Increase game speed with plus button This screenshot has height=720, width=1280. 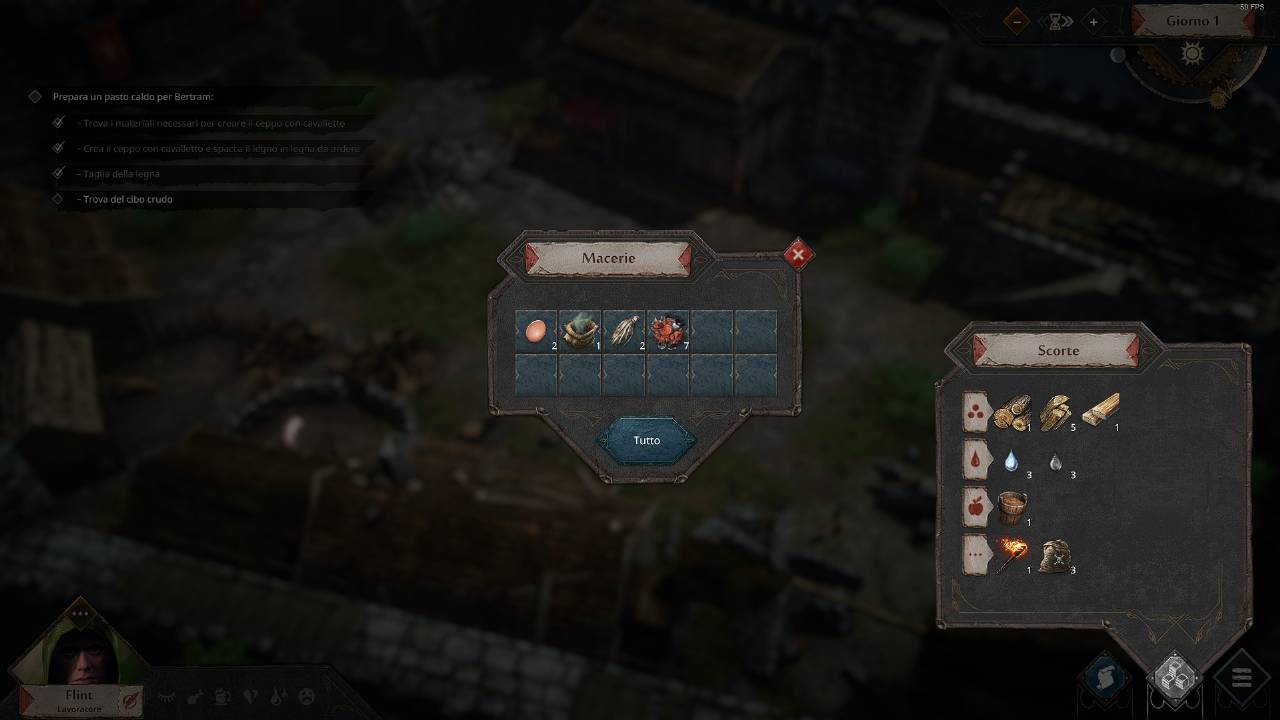[x=1093, y=21]
